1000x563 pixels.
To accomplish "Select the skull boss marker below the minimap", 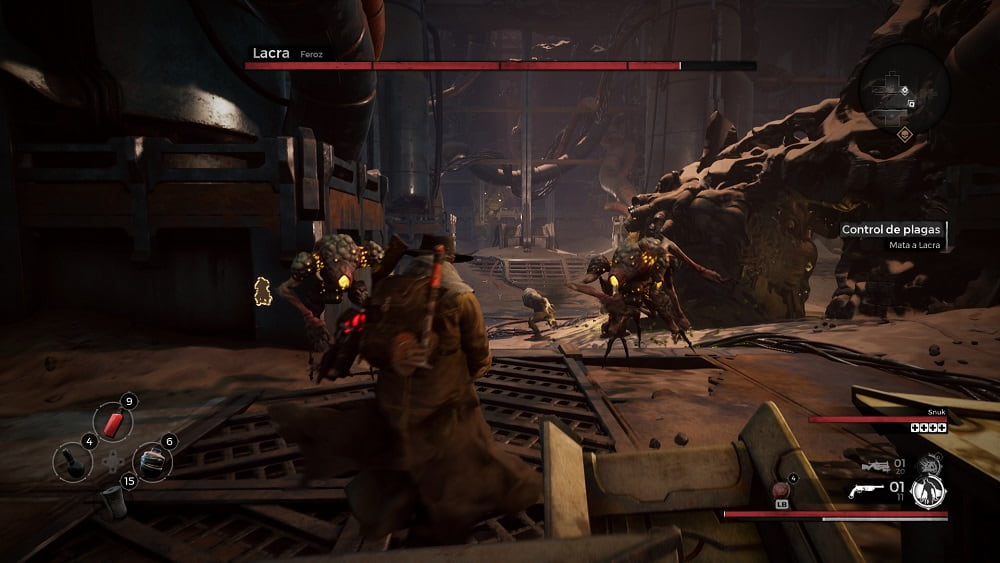I will coord(905,134).
